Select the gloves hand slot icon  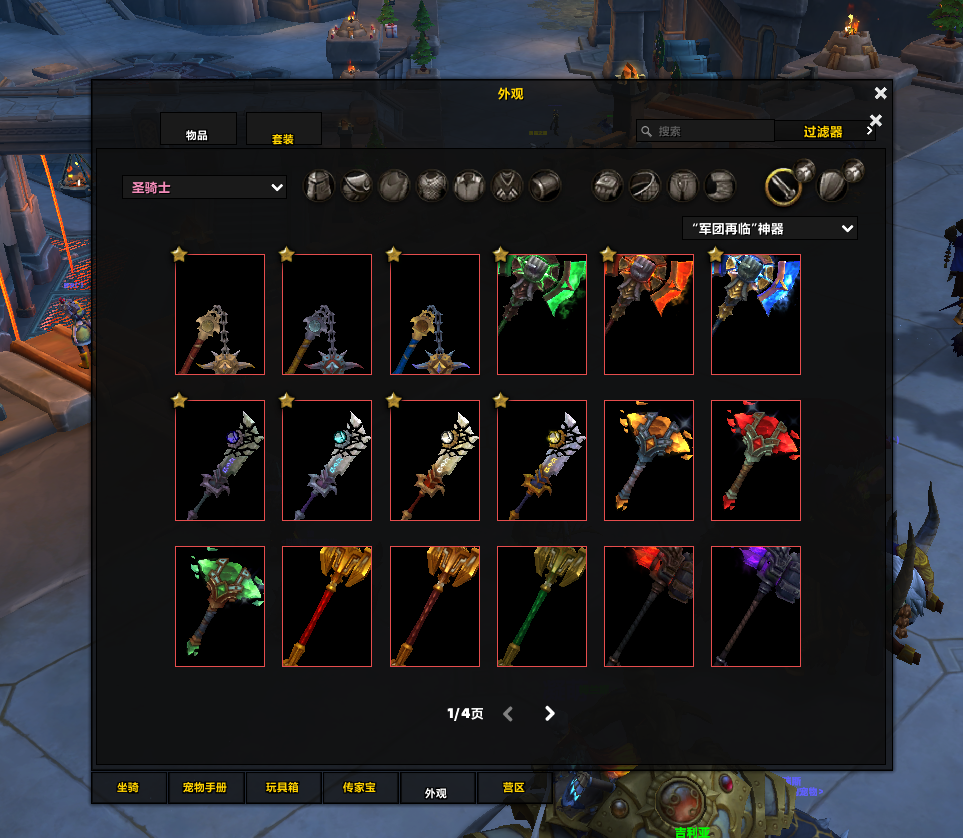(608, 185)
